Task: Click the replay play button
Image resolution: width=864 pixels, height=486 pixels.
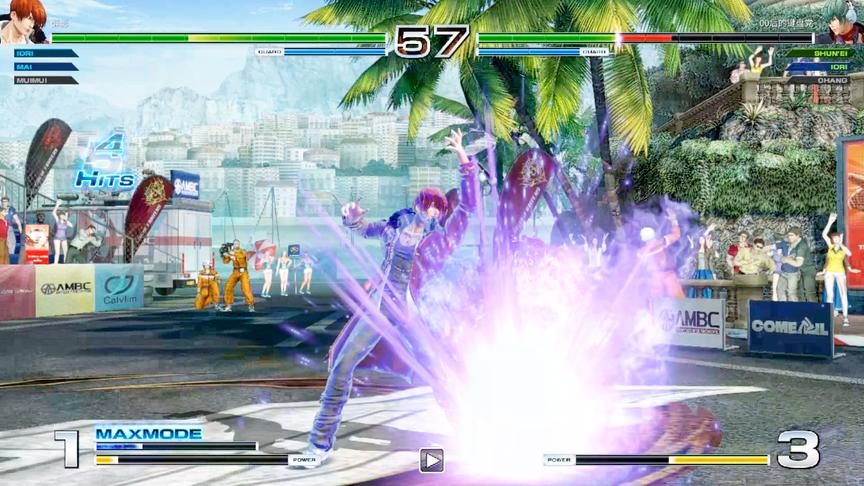Action: click(x=431, y=460)
